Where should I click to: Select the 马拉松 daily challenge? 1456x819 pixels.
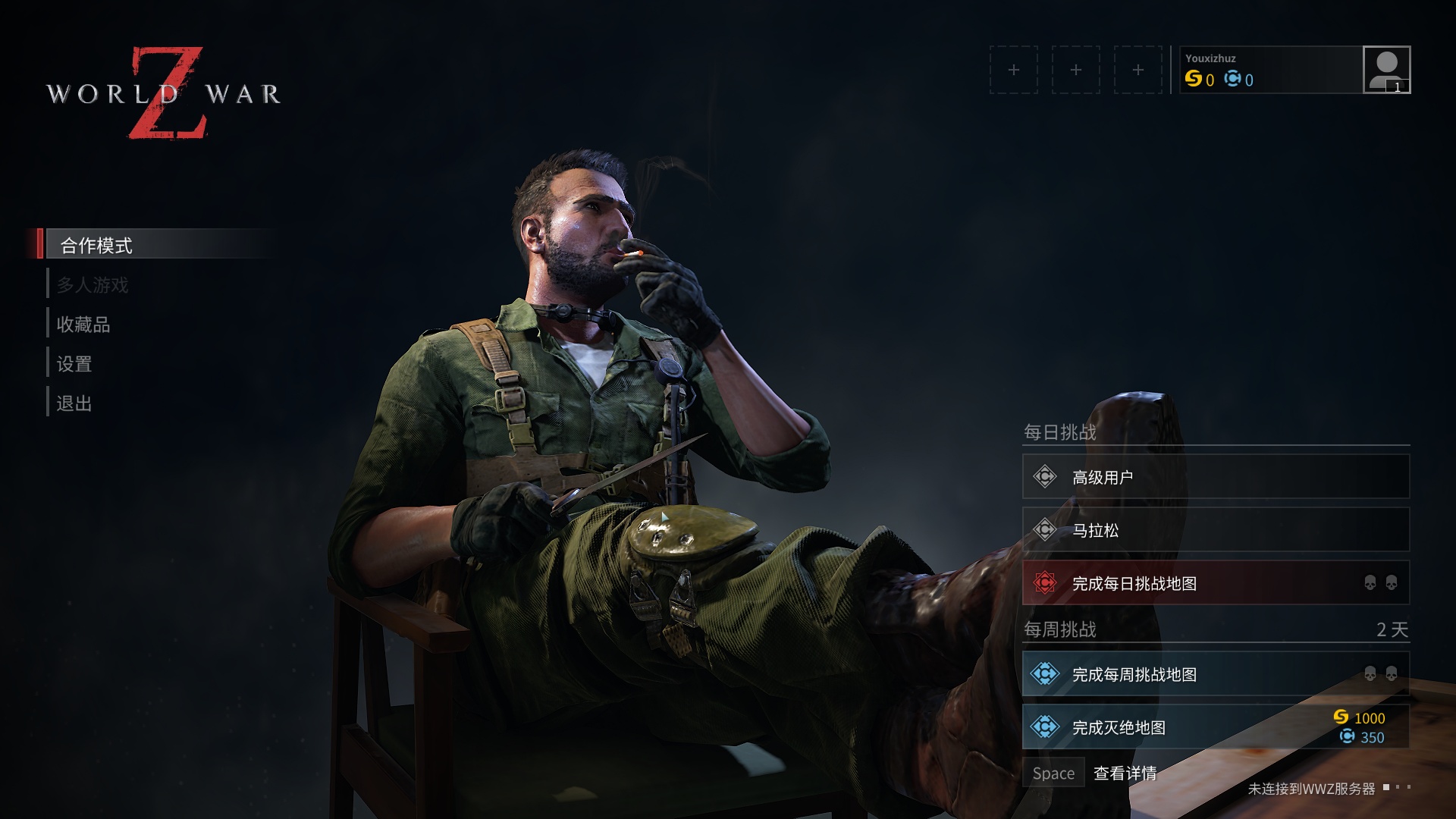pyautogui.click(x=1215, y=530)
